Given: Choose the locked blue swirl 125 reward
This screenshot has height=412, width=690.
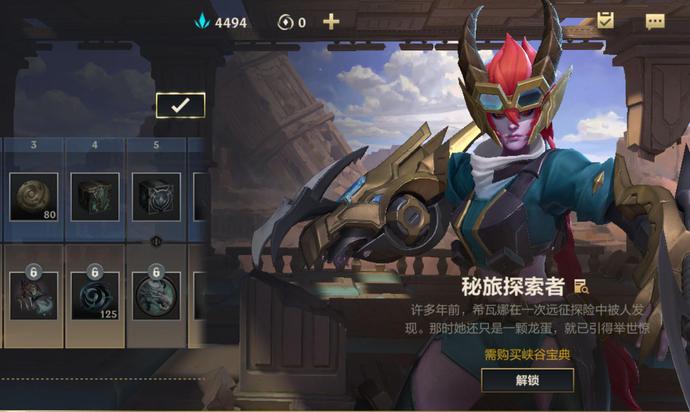Looking at the screenshot, I should point(95,296).
